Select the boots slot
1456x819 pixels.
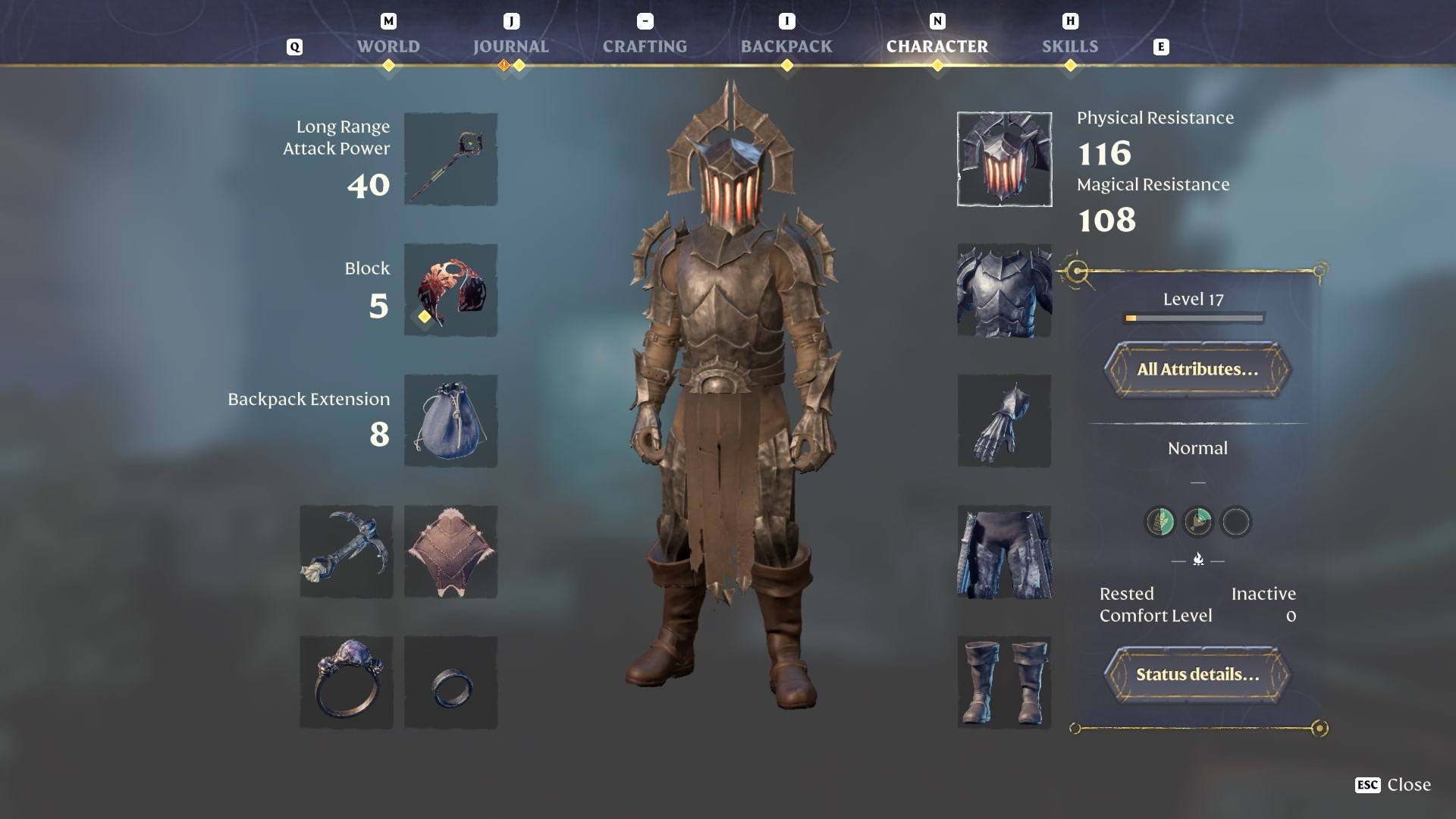pos(1004,682)
